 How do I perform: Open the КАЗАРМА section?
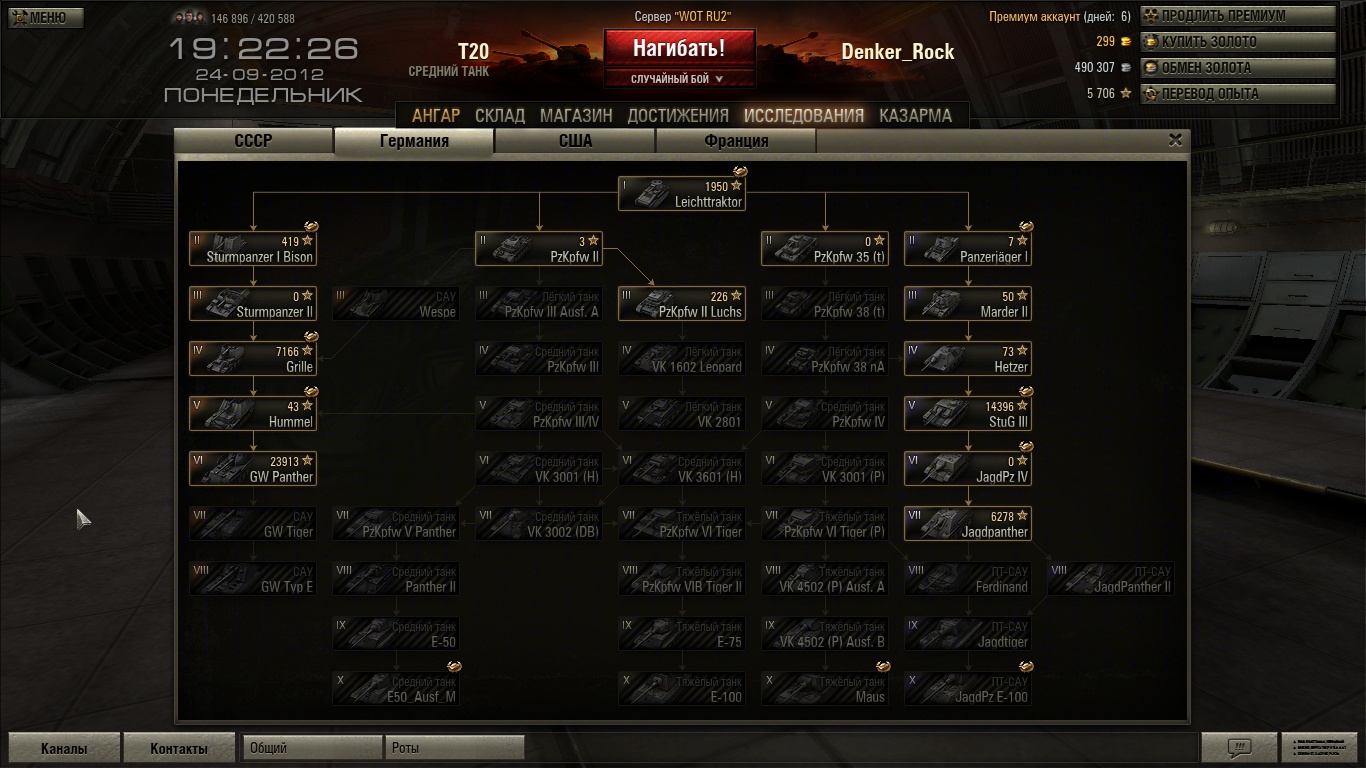click(x=915, y=116)
